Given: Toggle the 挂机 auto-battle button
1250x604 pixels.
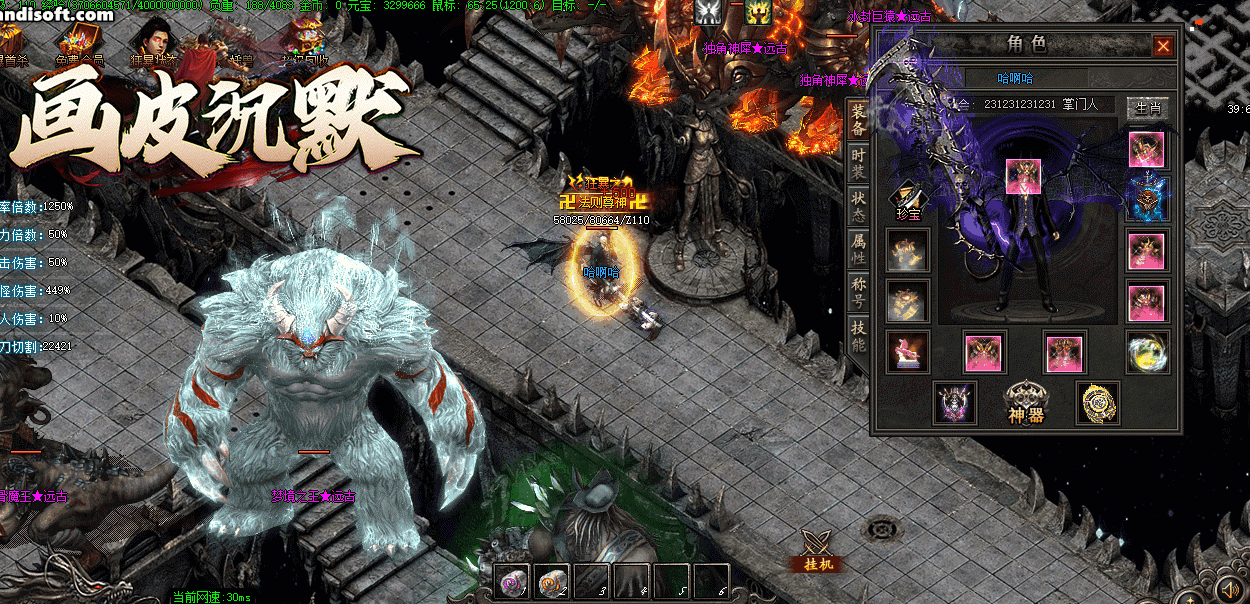Looking at the screenshot, I should [x=818, y=551].
